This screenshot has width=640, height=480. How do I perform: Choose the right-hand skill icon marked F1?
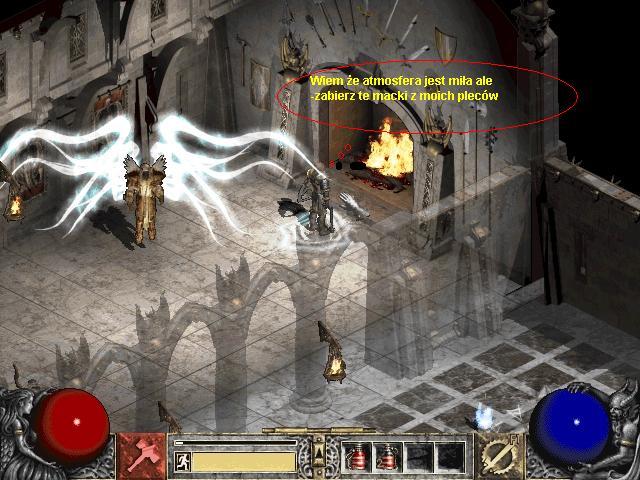pos(496,455)
